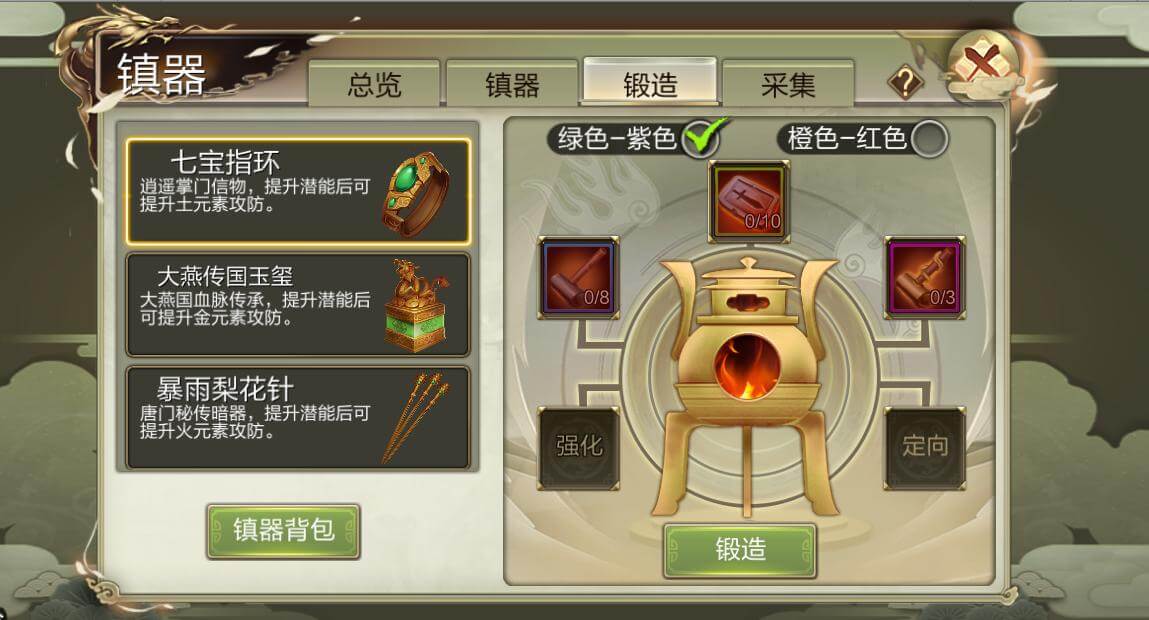Choose the 强化 slot
Viewport: 1149px width, 620px height.
click(x=579, y=446)
